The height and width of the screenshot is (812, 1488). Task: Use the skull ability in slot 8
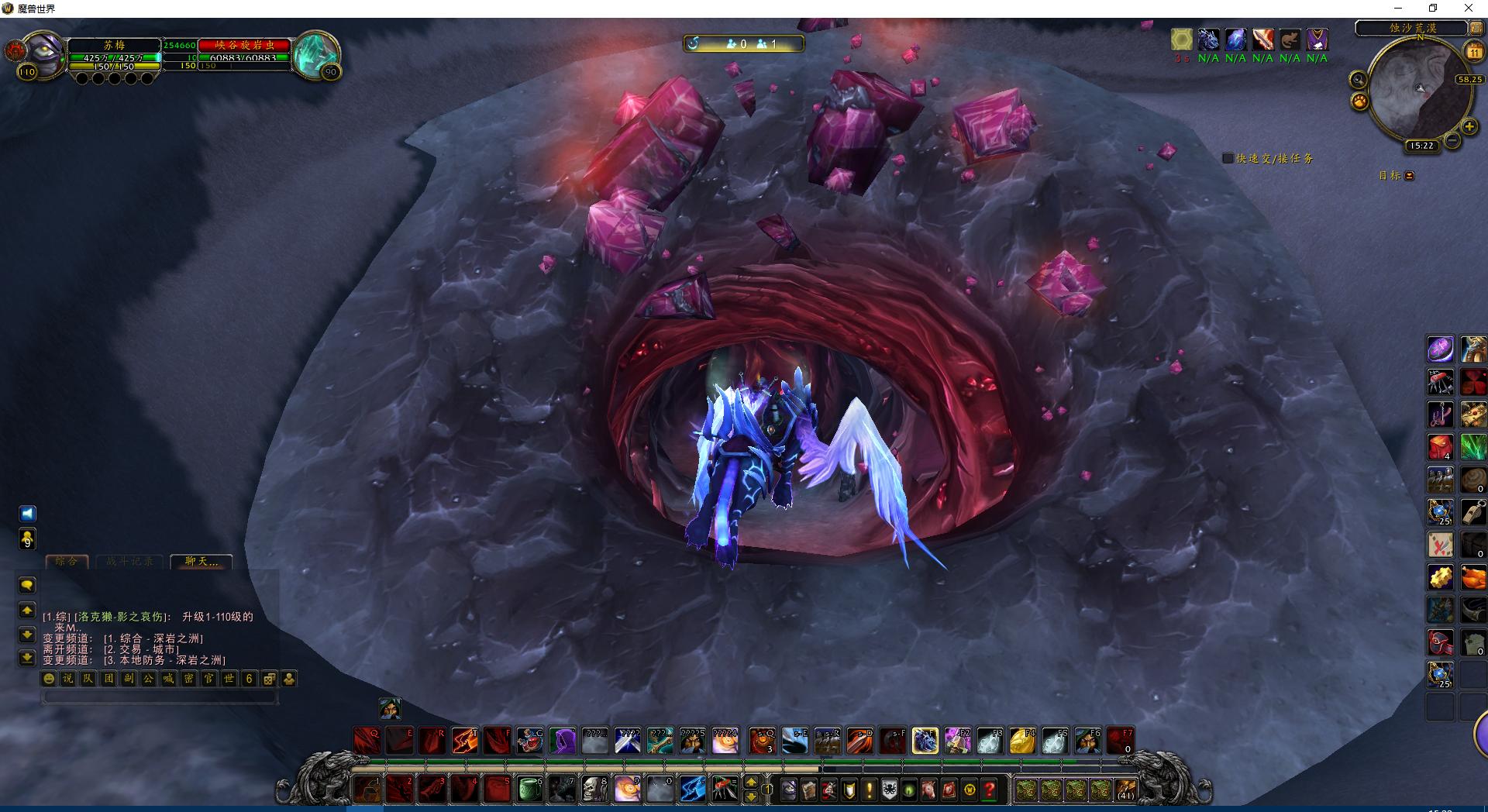click(x=594, y=790)
